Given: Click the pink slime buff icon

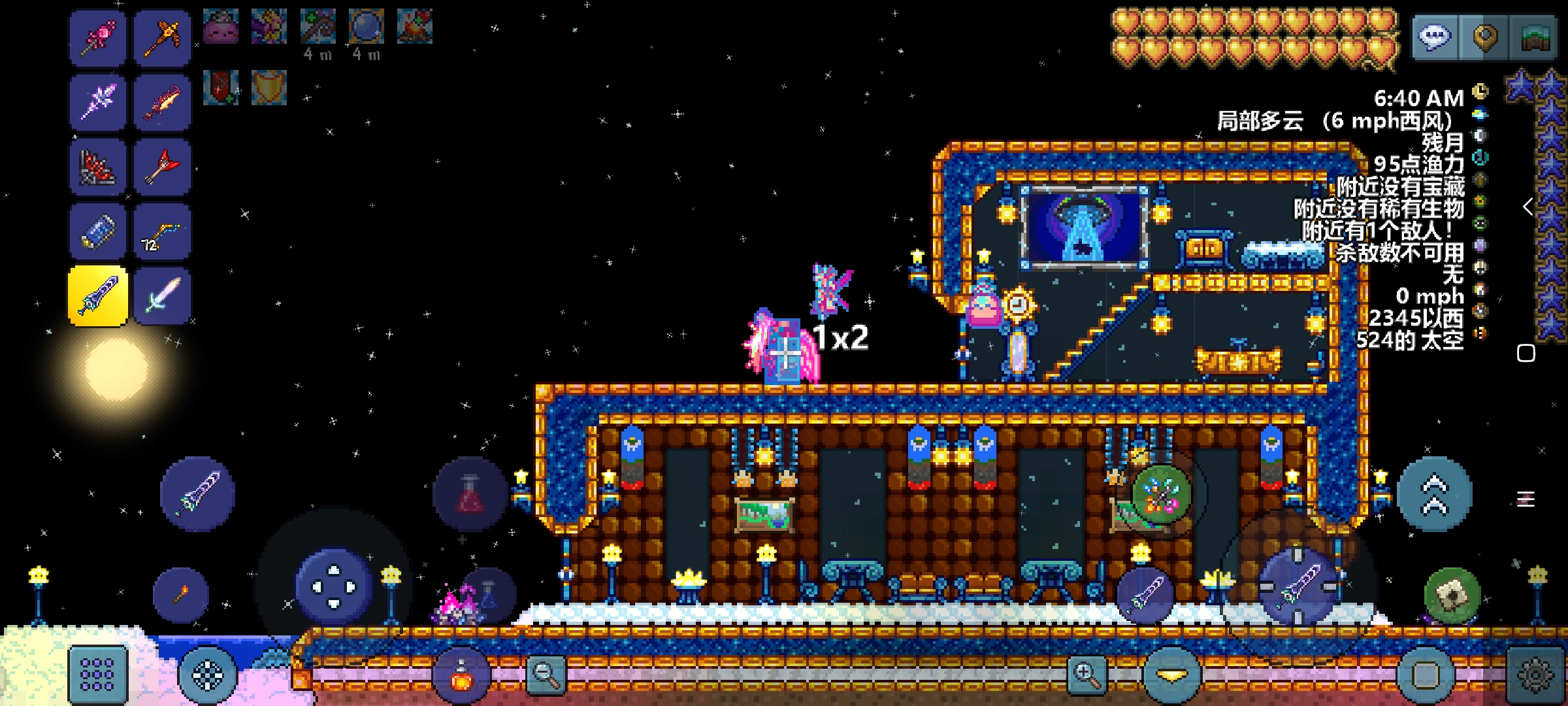Looking at the screenshot, I should pyautogui.click(x=221, y=27).
